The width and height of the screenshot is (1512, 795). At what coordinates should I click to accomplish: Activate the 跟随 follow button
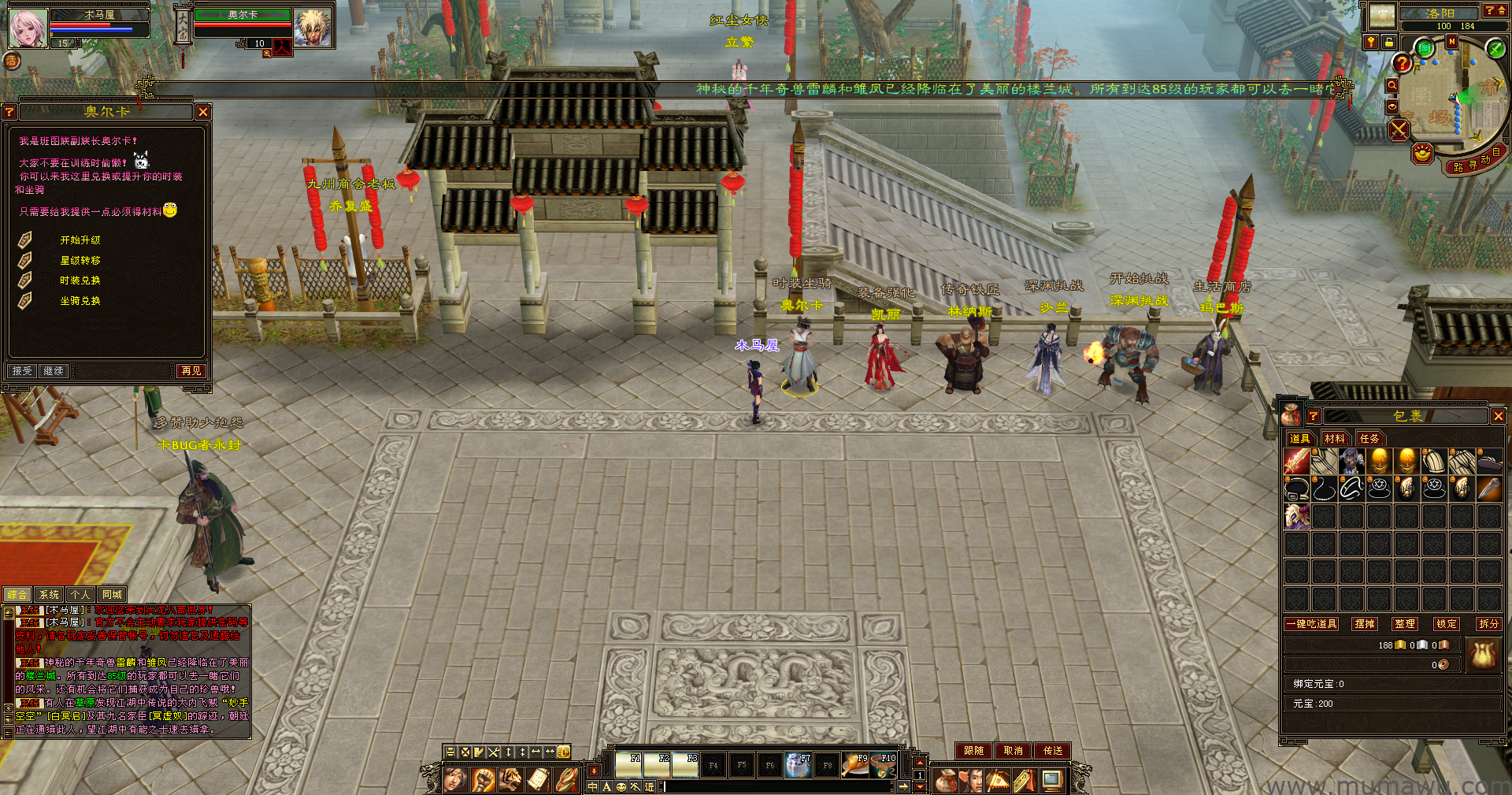click(973, 751)
